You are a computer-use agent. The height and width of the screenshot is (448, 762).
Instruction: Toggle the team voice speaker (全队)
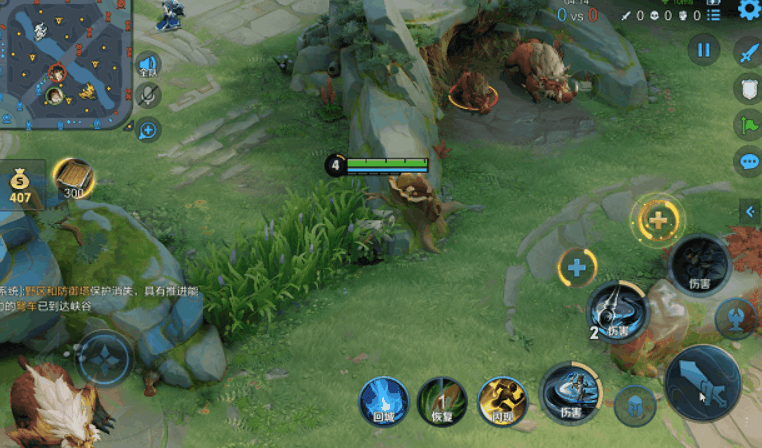pyautogui.click(x=148, y=66)
